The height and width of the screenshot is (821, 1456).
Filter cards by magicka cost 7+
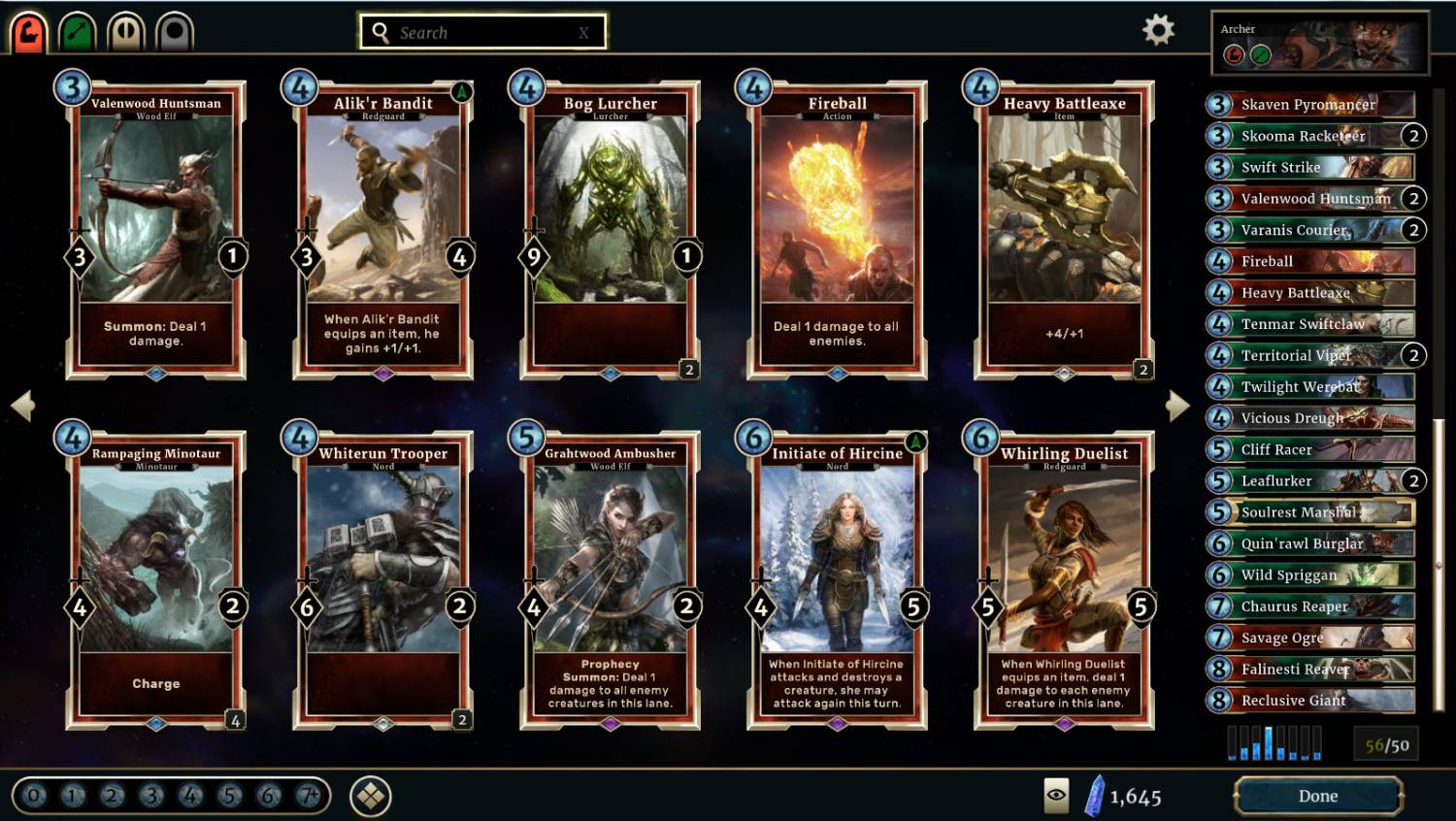[x=309, y=796]
